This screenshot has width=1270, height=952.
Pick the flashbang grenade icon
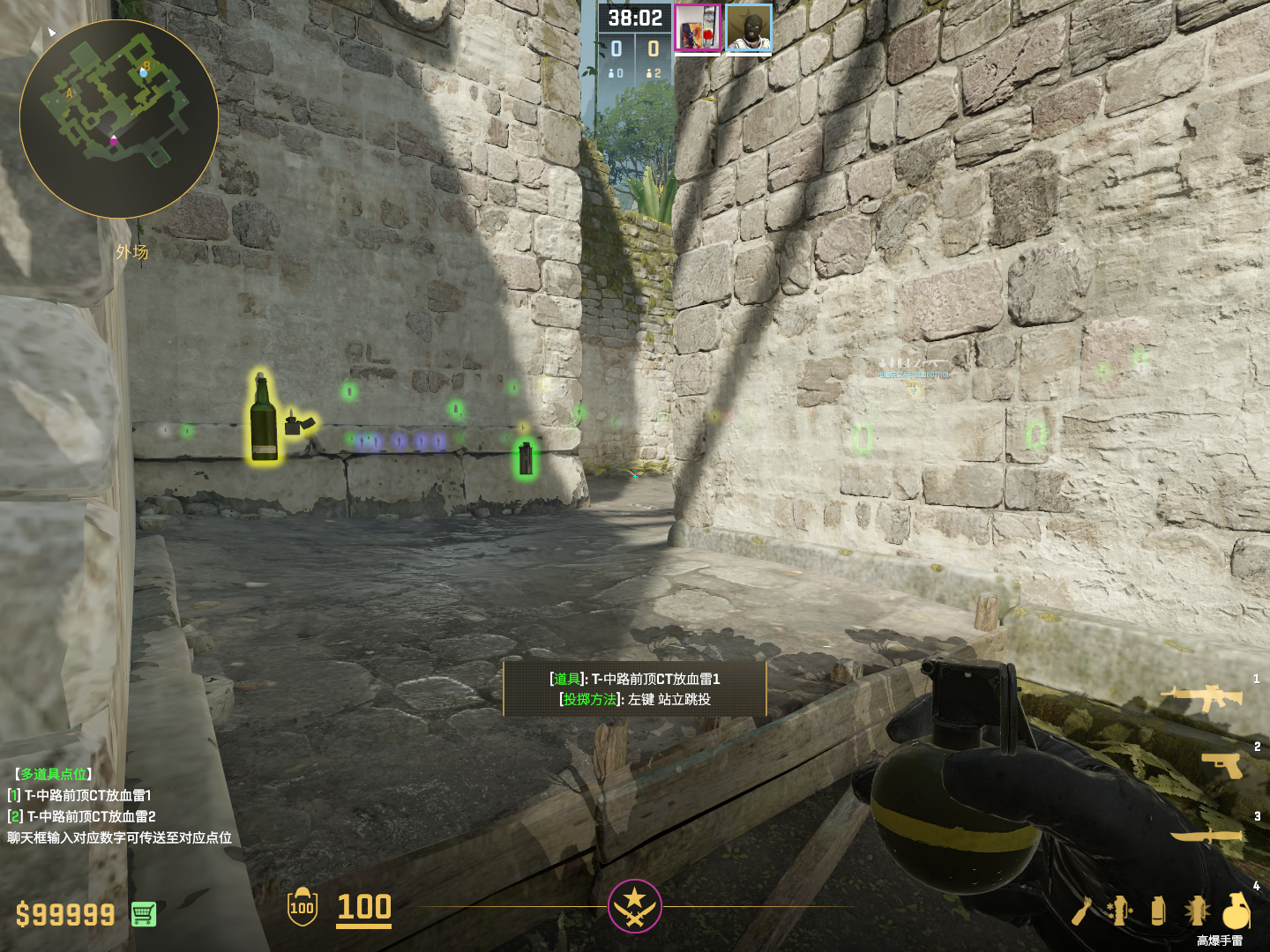pos(1196,911)
